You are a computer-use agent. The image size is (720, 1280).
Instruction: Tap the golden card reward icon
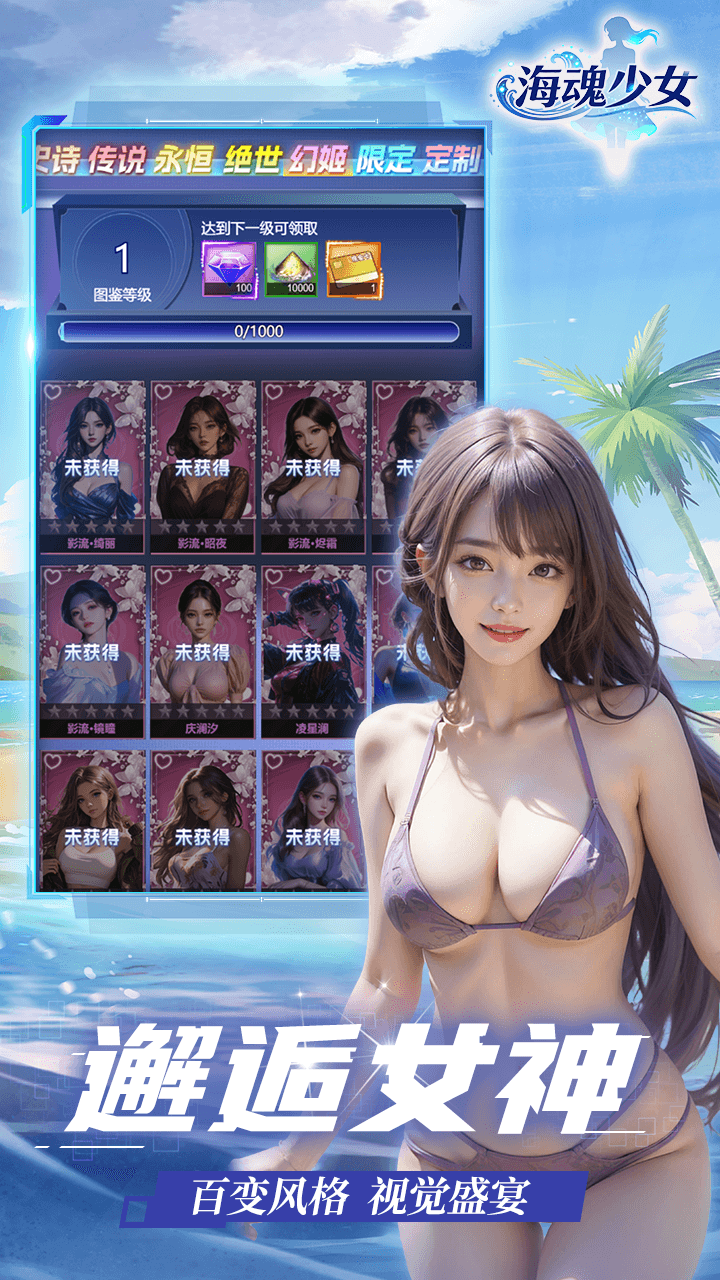tap(353, 270)
